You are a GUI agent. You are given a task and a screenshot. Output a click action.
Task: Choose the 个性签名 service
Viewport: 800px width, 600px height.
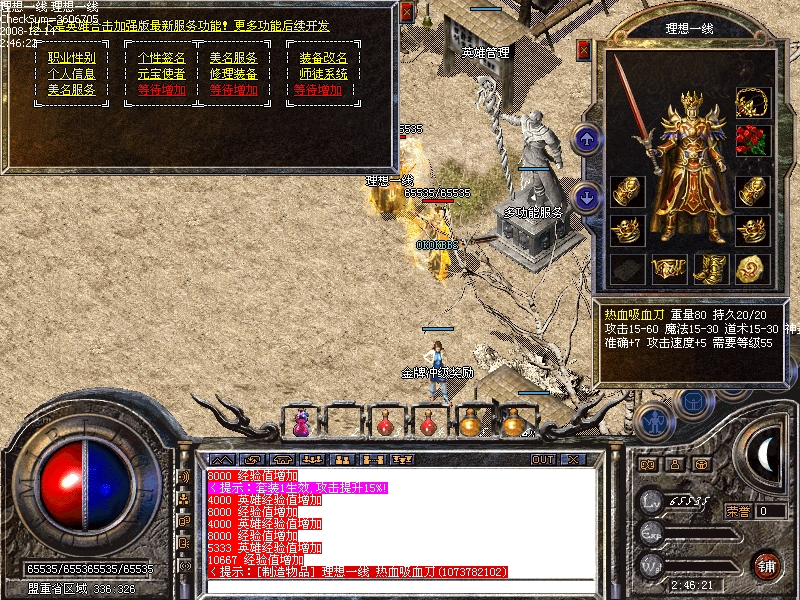pyautogui.click(x=161, y=58)
